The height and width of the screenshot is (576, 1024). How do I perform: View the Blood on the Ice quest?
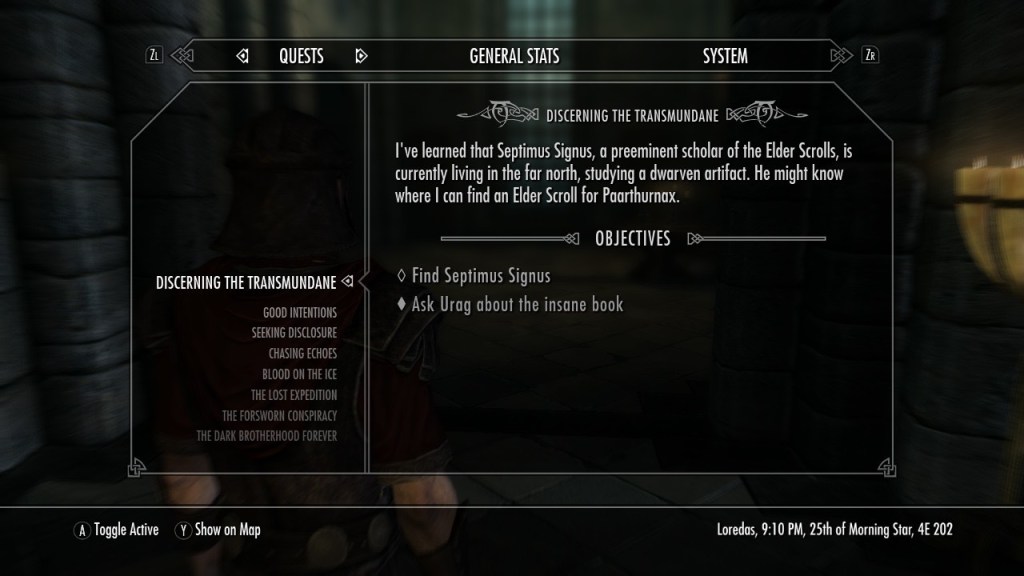pyautogui.click(x=299, y=374)
